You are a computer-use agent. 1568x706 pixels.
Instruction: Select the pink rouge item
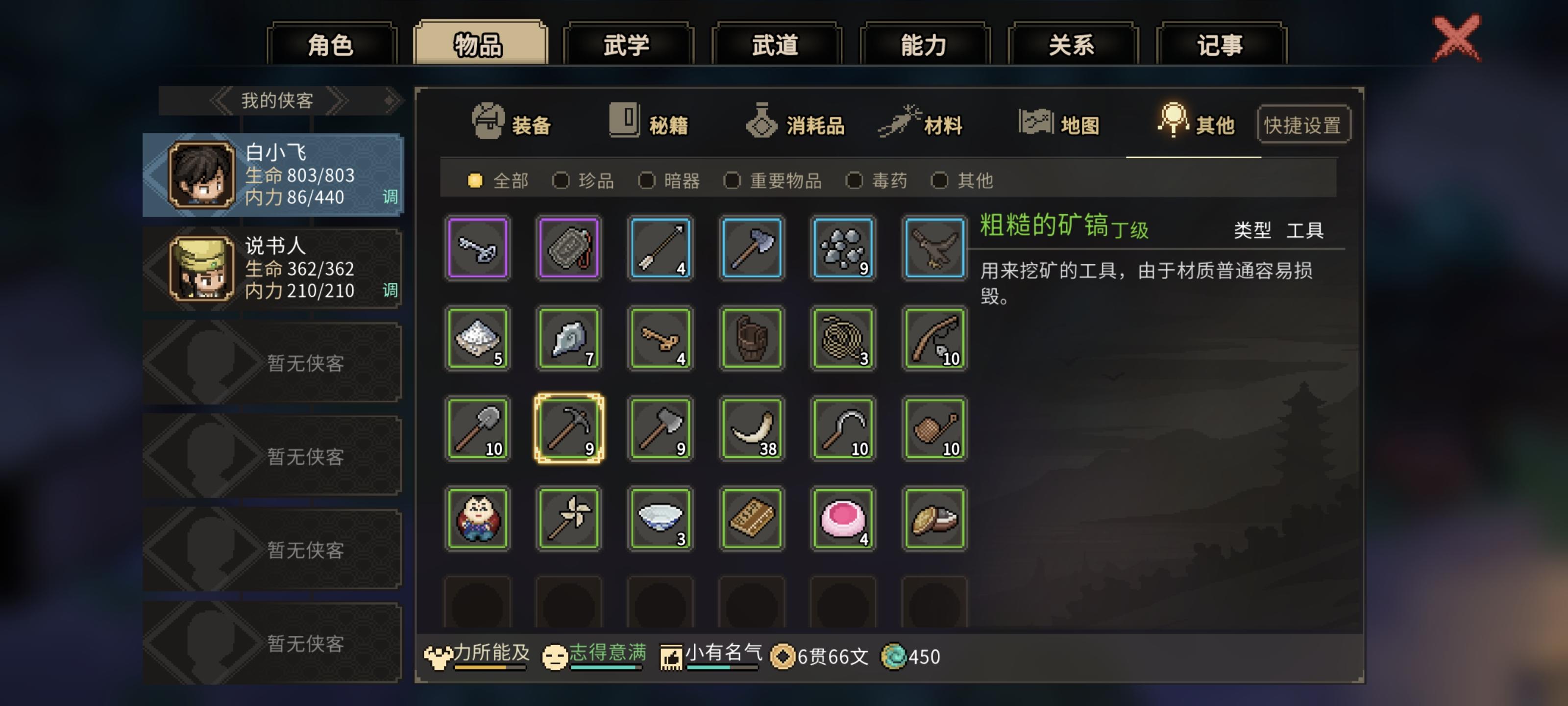(843, 518)
